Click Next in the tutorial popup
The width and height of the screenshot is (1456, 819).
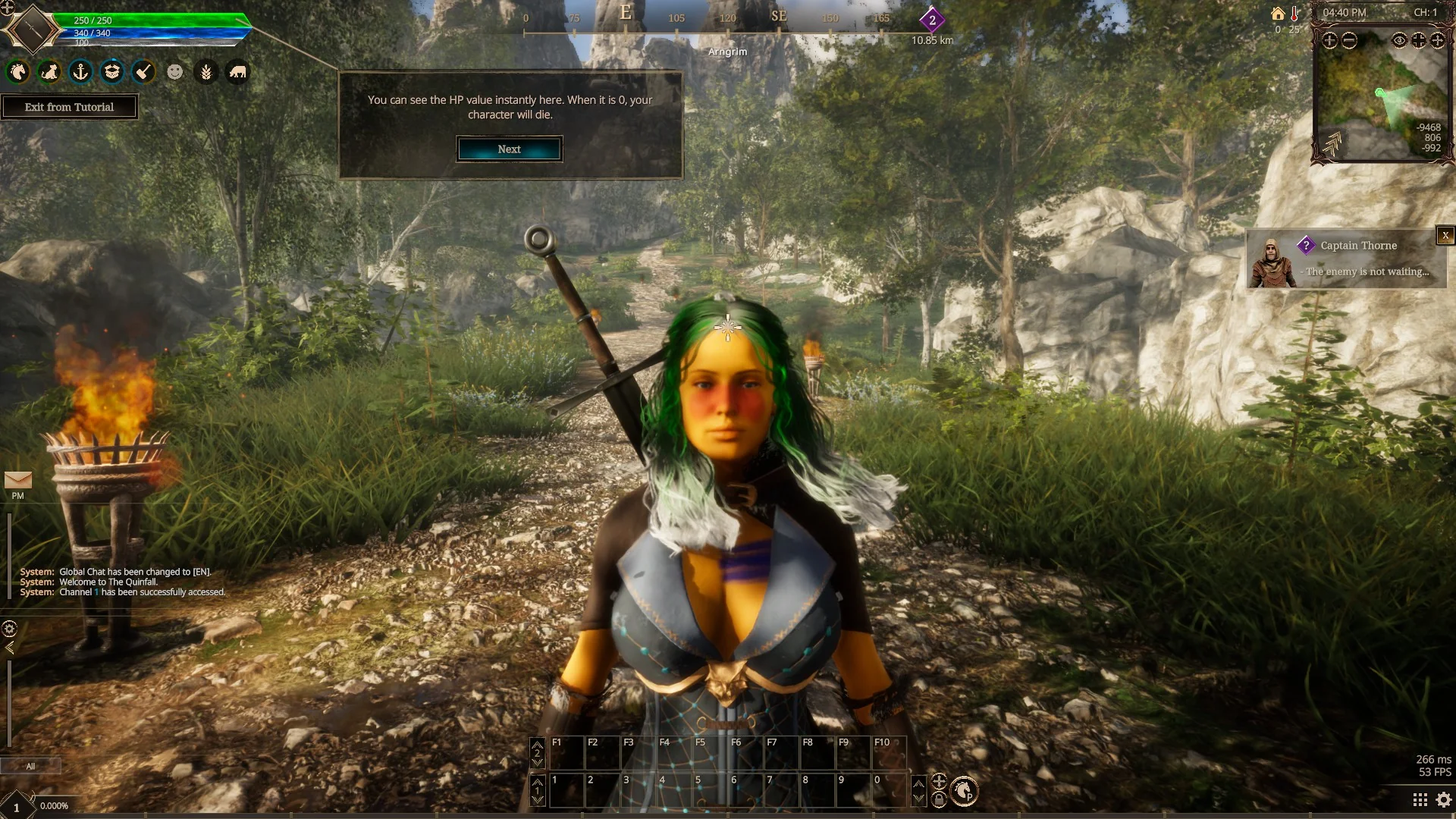tap(509, 149)
